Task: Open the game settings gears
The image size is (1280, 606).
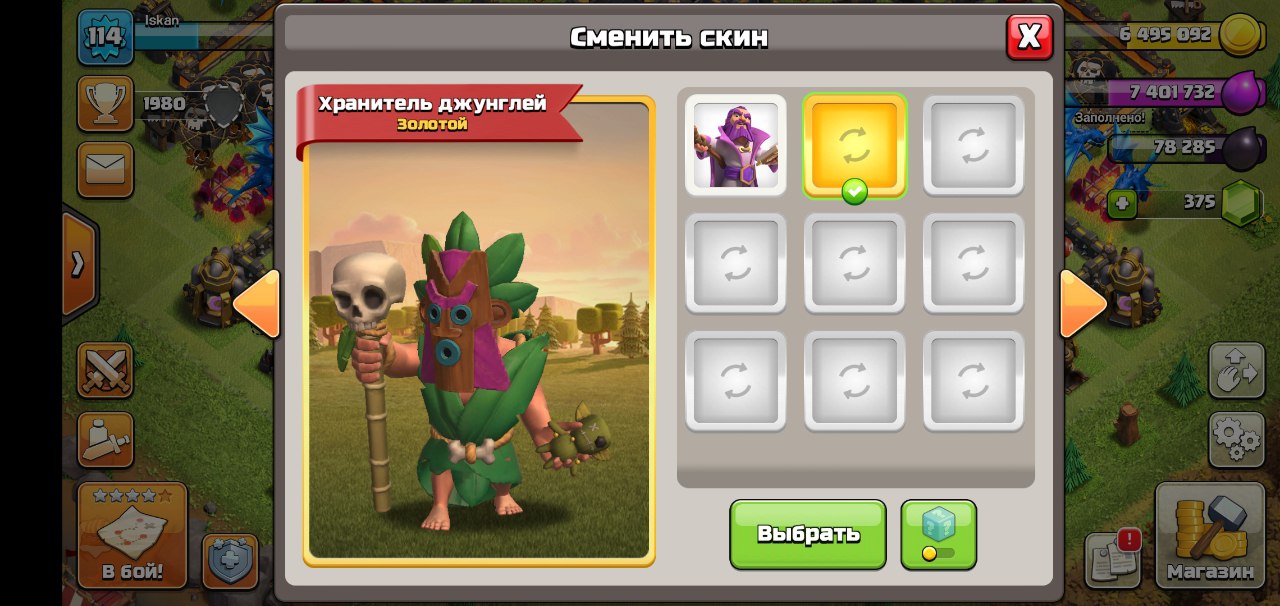Action: pyautogui.click(x=1236, y=439)
